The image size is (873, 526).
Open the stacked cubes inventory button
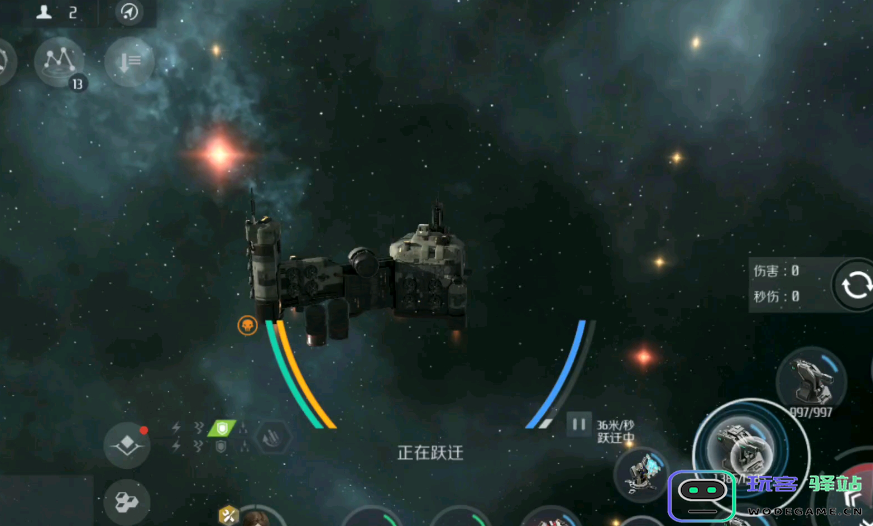tap(126, 502)
